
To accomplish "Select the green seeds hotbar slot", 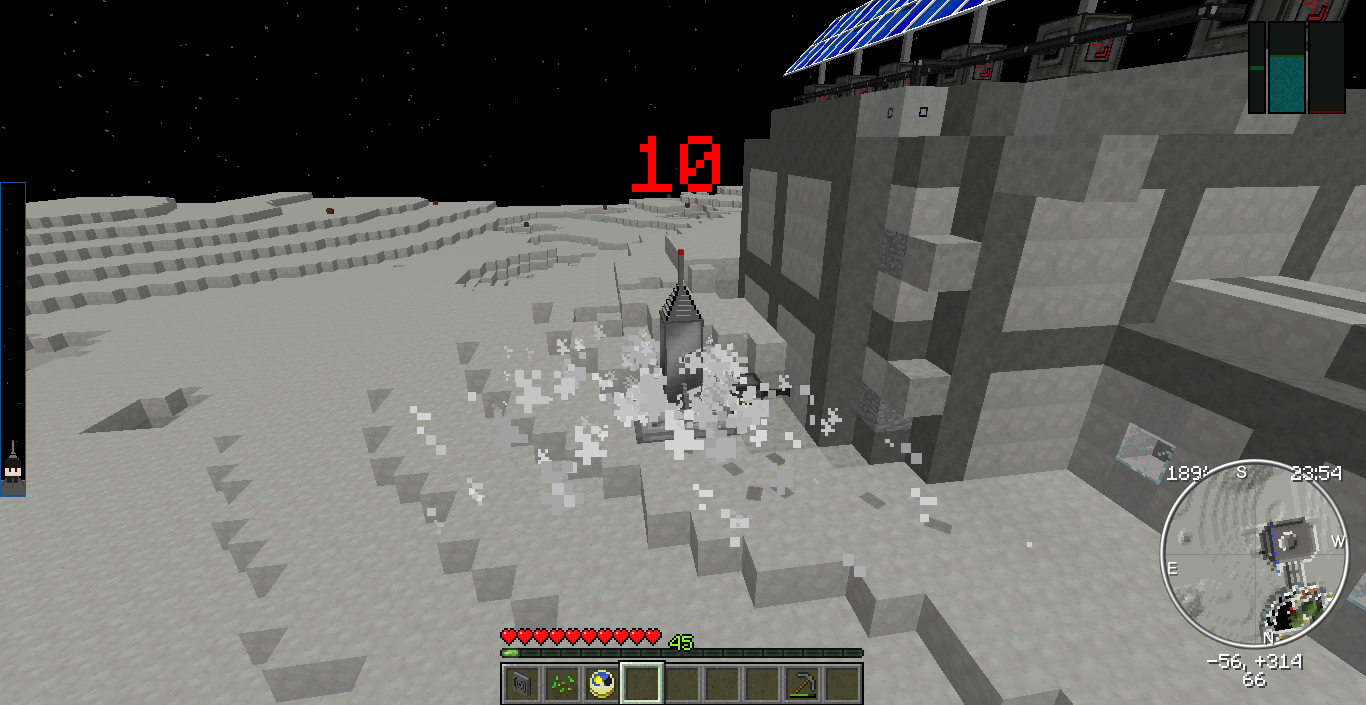I will 561,684.
